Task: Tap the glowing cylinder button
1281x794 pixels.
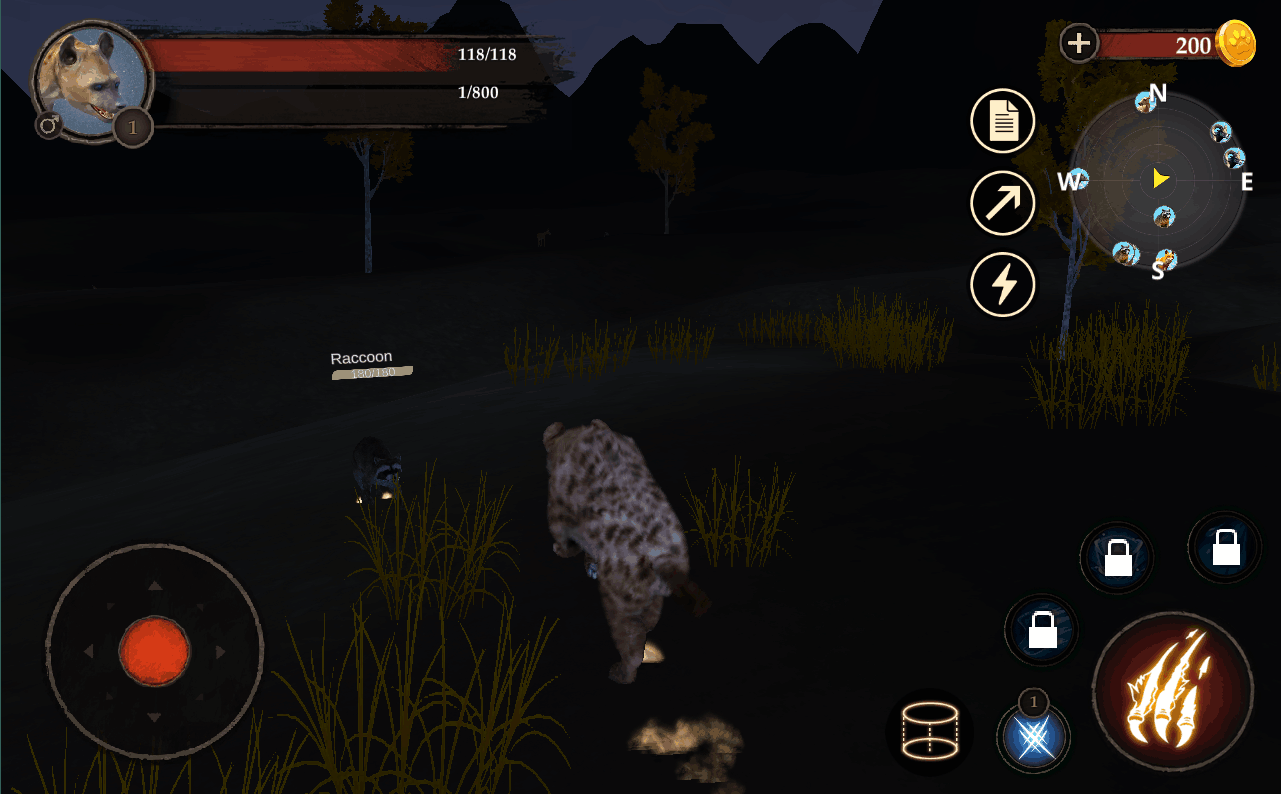Action: coord(930,733)
